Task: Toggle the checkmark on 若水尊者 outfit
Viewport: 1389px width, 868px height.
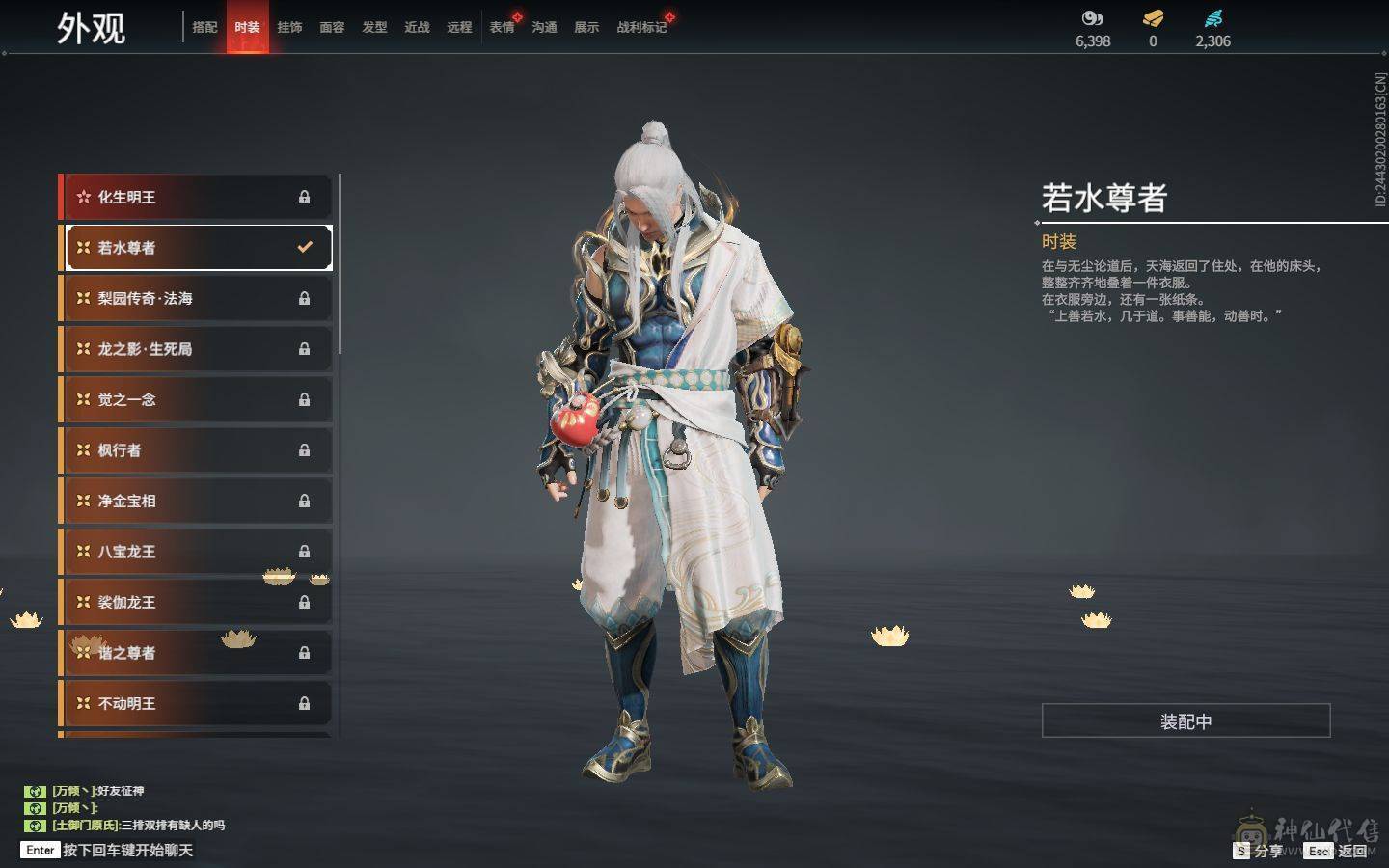Action: (306, 247)
